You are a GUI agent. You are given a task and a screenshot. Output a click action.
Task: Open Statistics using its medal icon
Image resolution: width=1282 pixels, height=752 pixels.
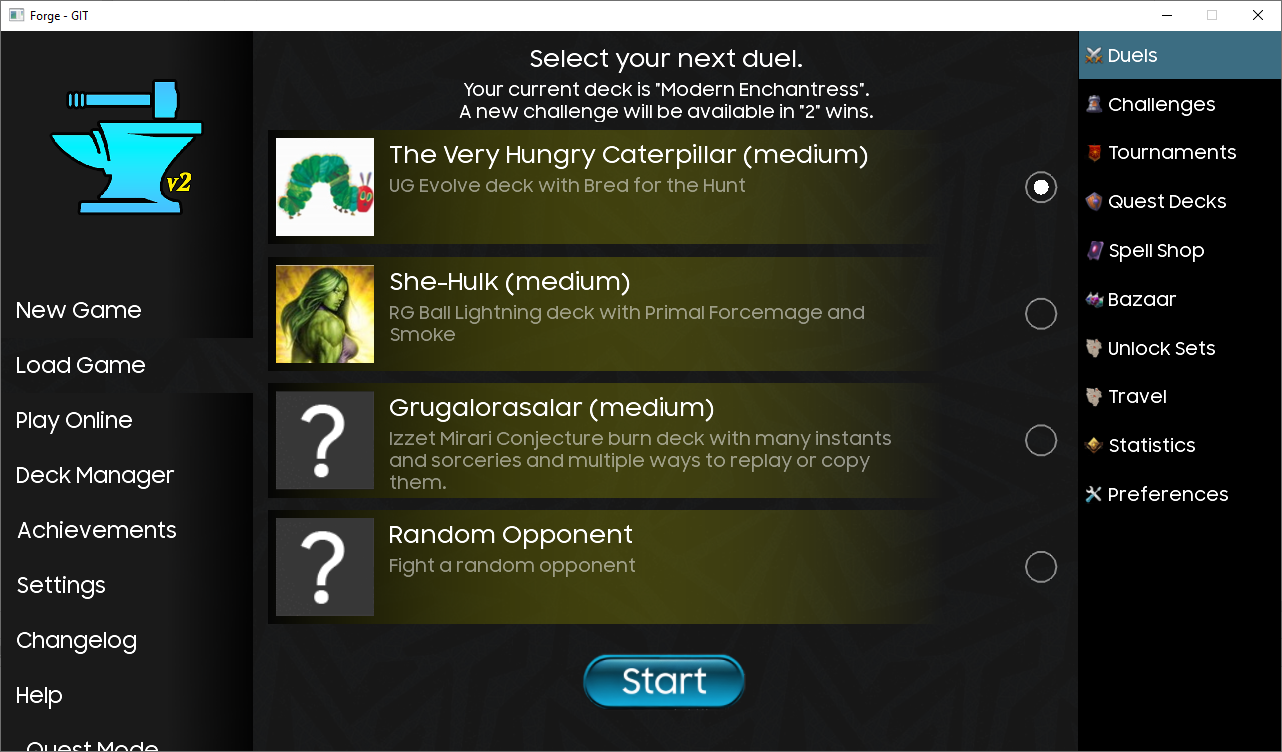tap(1092, 445)
